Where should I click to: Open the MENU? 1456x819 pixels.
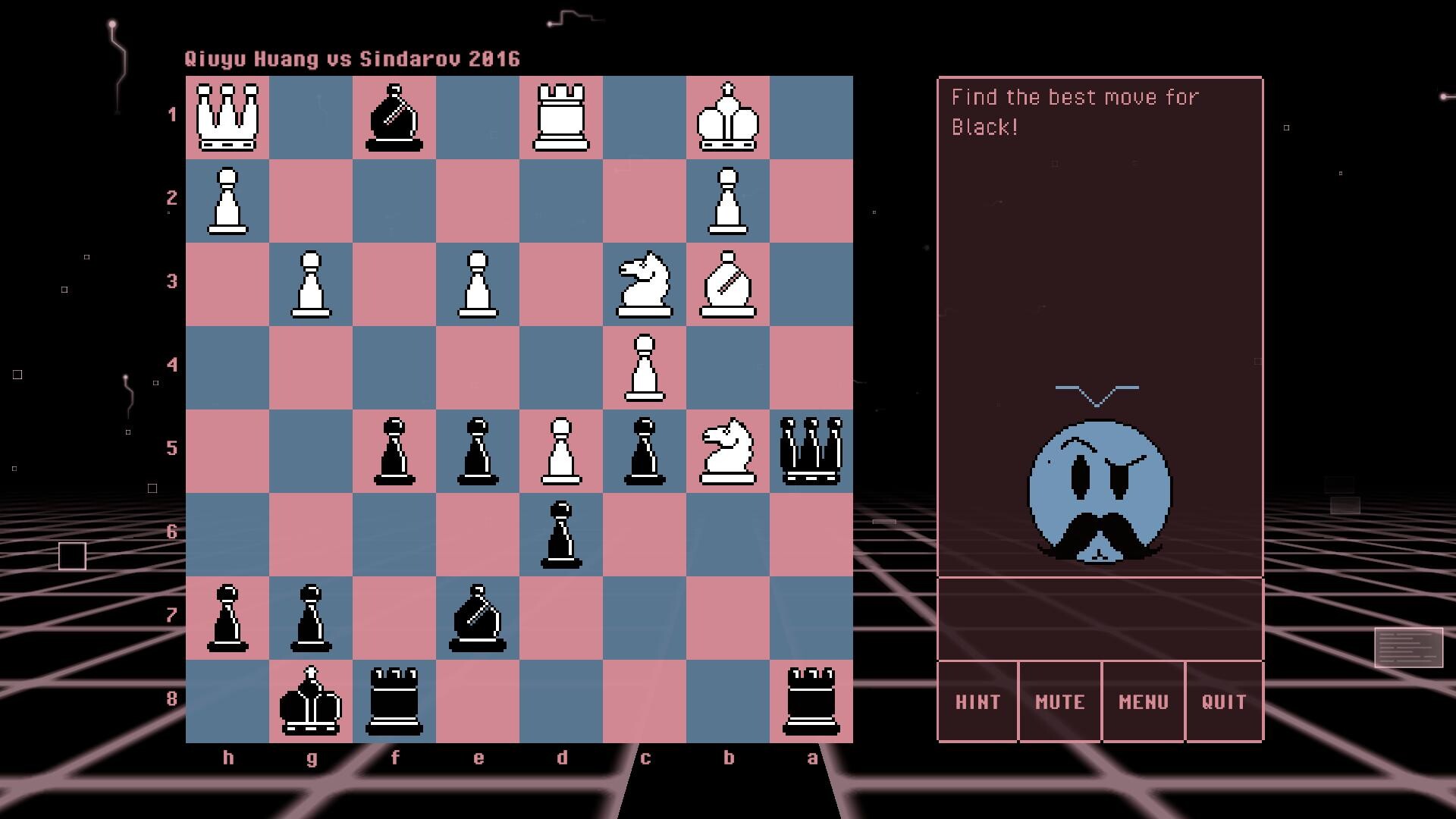point(1142,701)
